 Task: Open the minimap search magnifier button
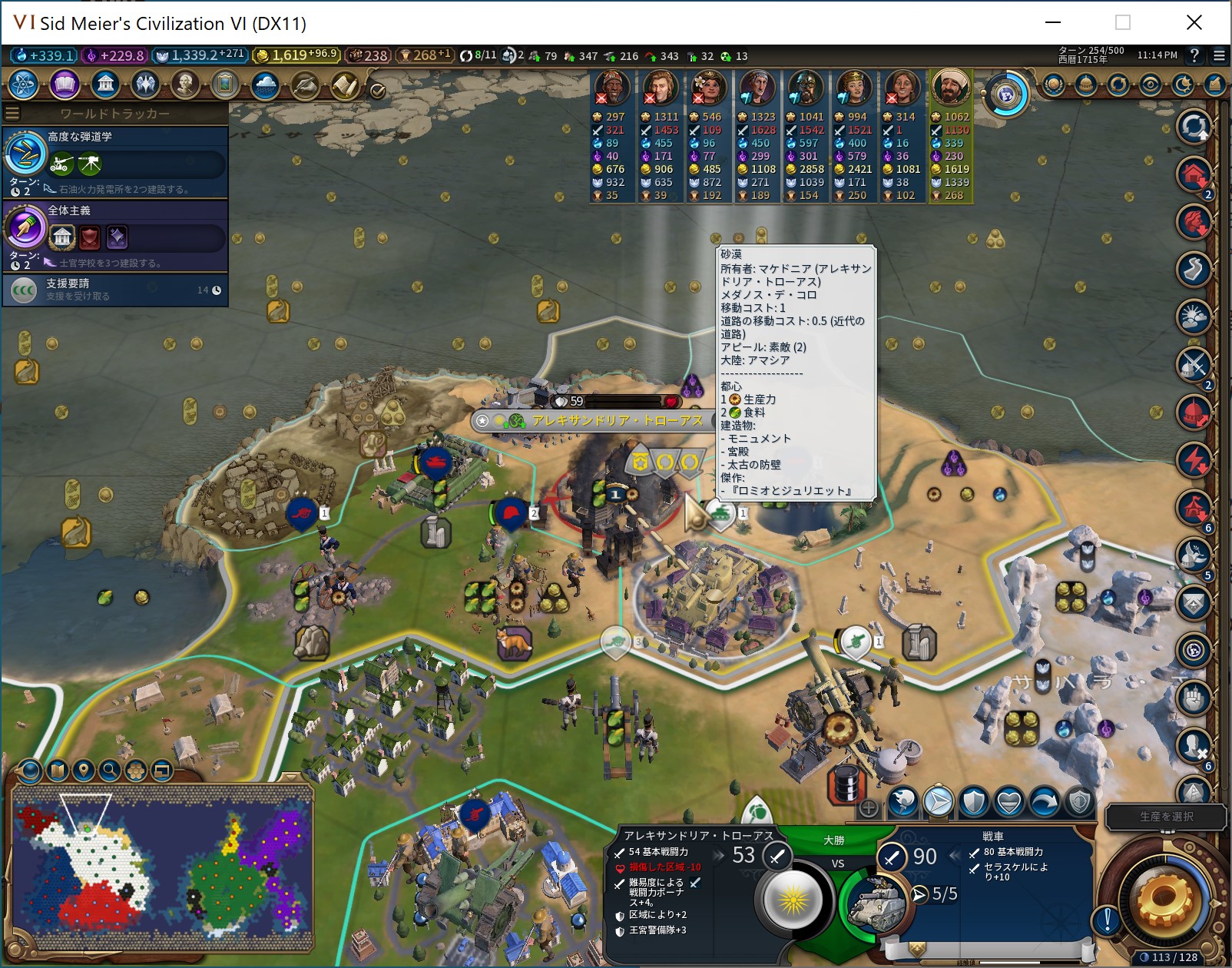coord(109,769)
